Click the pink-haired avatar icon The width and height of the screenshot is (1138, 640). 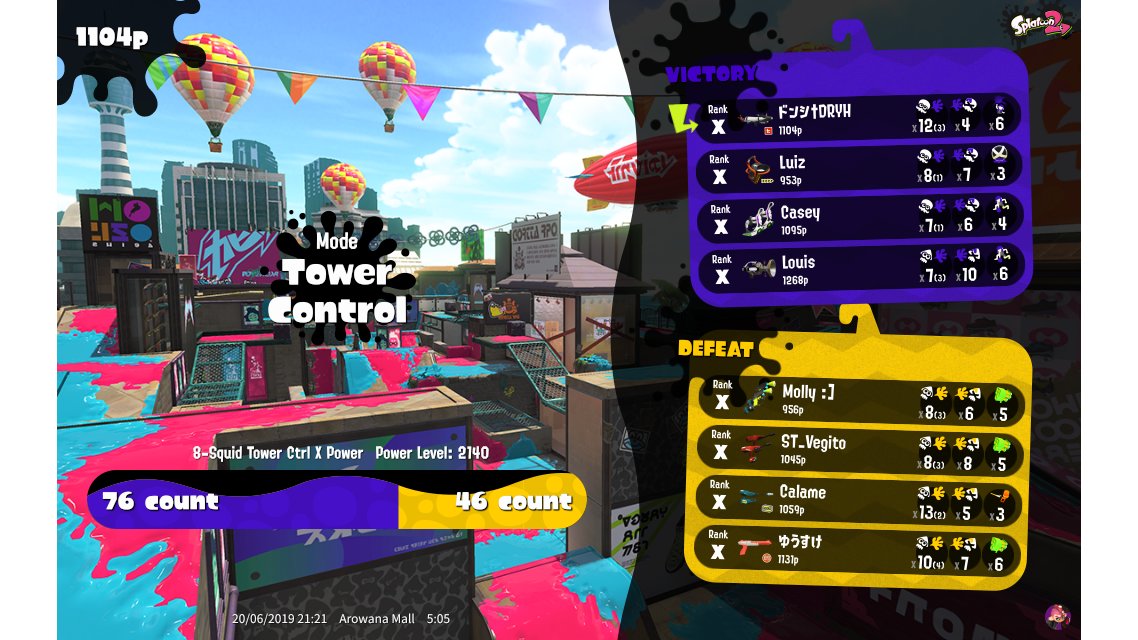click(x=1057, y=616)
